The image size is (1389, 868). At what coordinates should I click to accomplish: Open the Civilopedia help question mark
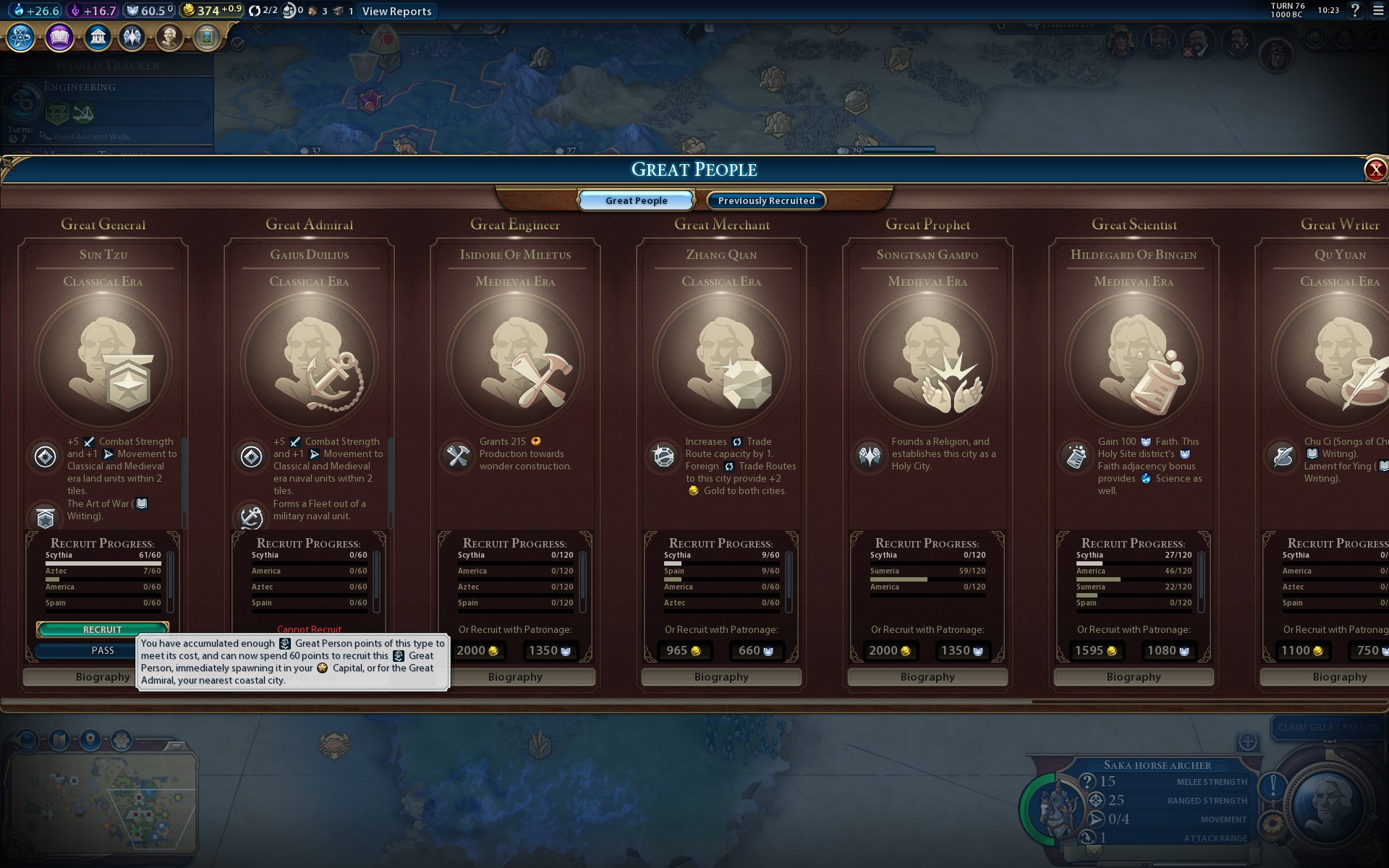point(1355,10)
